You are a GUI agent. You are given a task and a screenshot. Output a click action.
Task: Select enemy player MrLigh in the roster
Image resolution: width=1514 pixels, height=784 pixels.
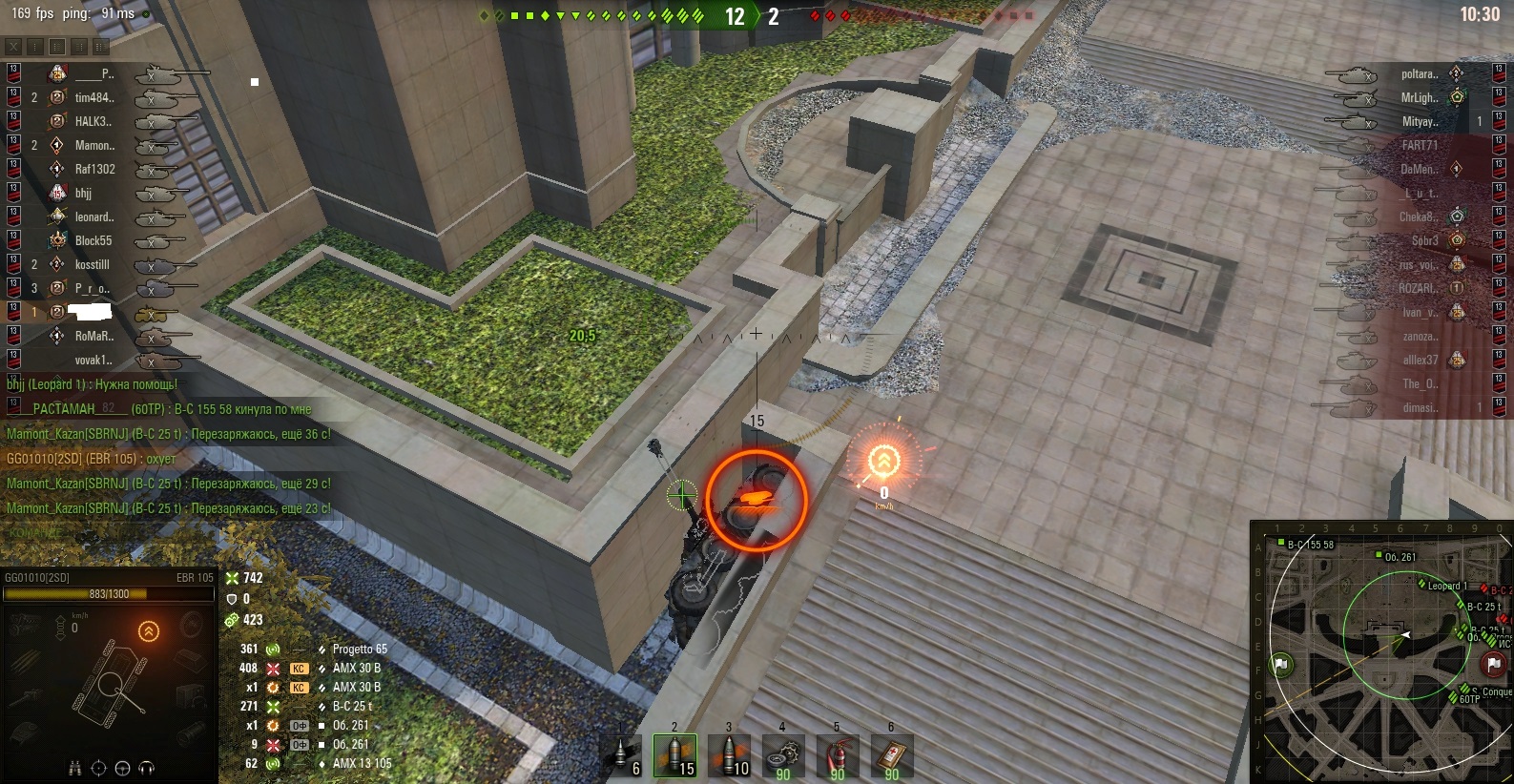(x=1419, y=97)
